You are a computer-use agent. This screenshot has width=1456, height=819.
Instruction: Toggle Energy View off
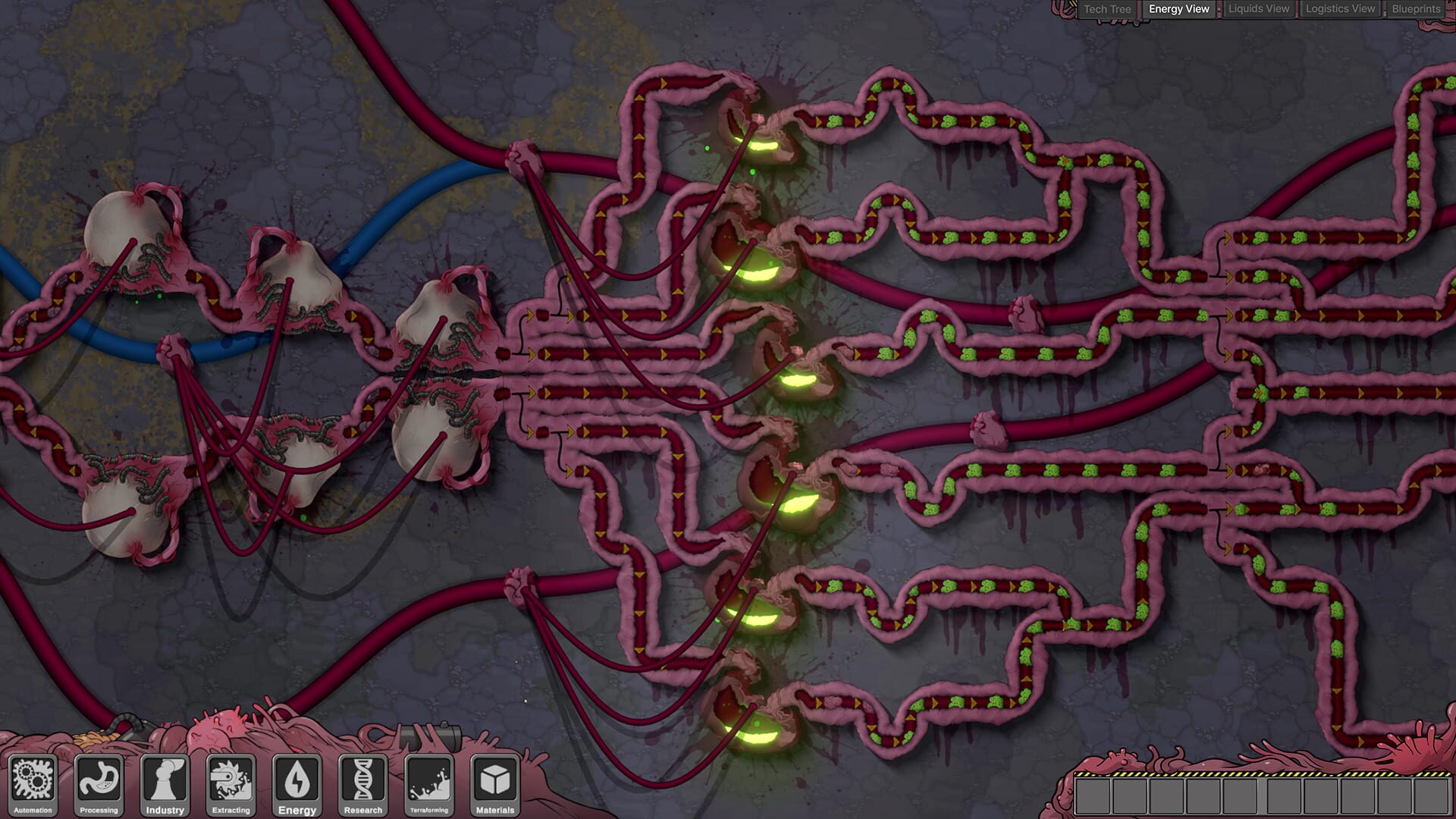1177,8
